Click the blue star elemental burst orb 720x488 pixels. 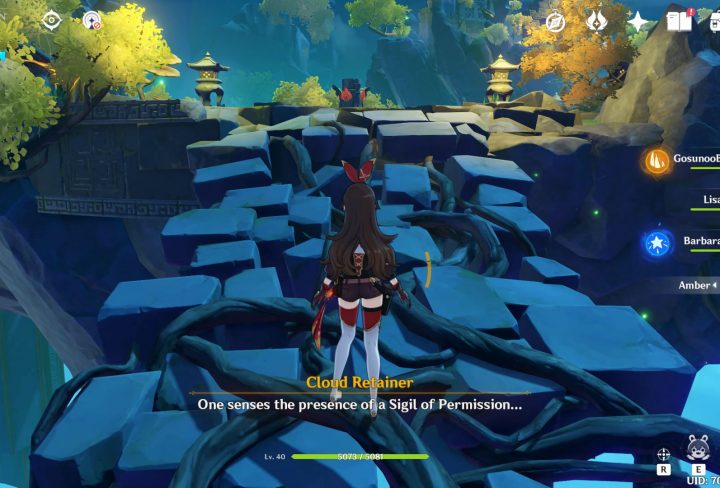(x=657, y=242)
